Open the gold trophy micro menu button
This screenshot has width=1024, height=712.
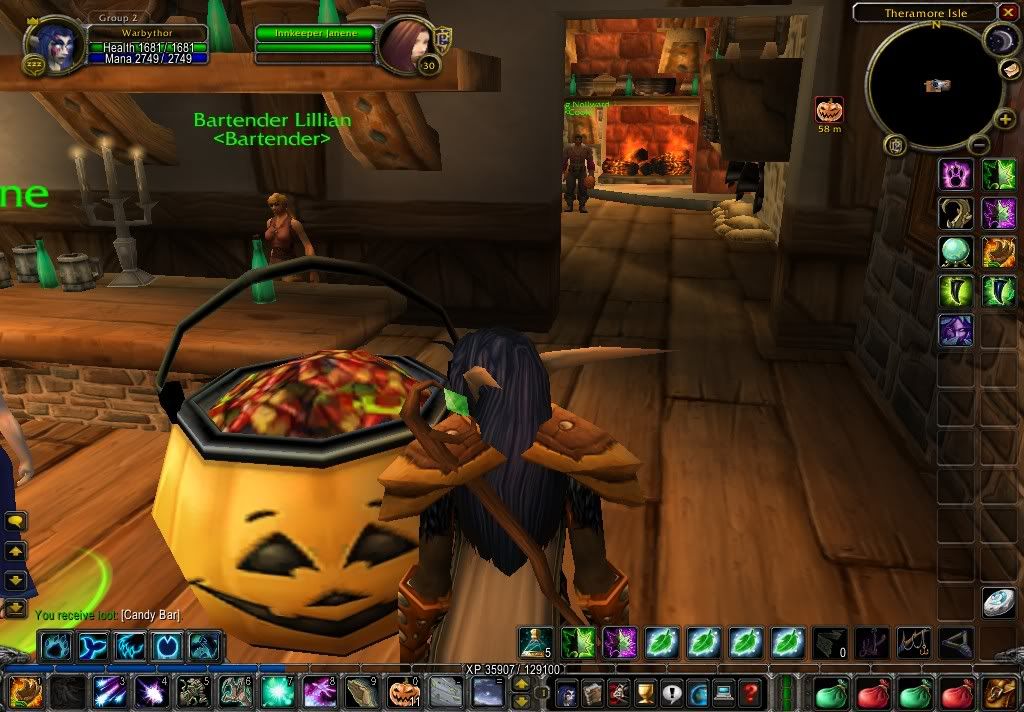646,692
